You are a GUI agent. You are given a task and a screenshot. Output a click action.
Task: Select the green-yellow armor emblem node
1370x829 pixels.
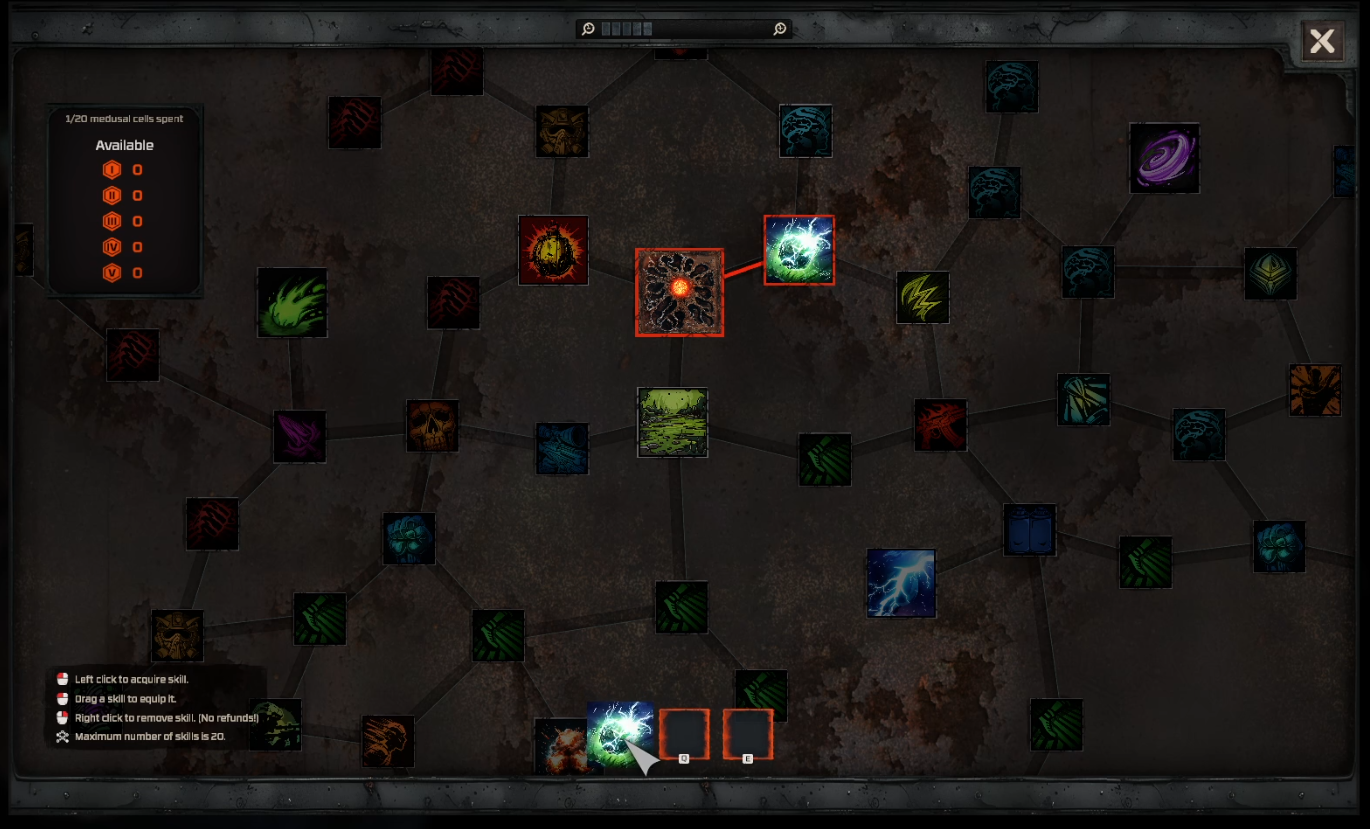click(1270, 273)
